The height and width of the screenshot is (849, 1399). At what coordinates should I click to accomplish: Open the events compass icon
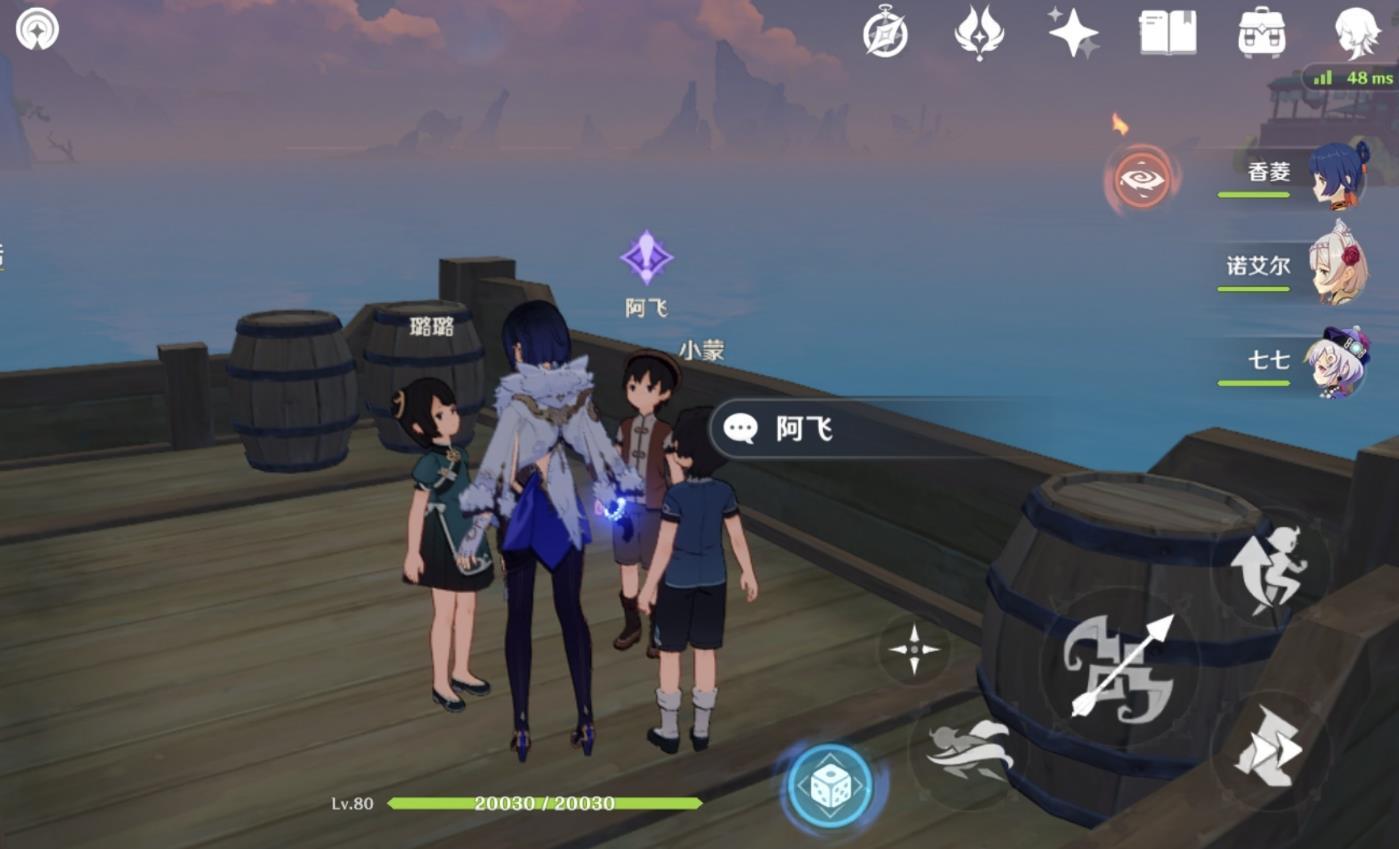point(885,33)
